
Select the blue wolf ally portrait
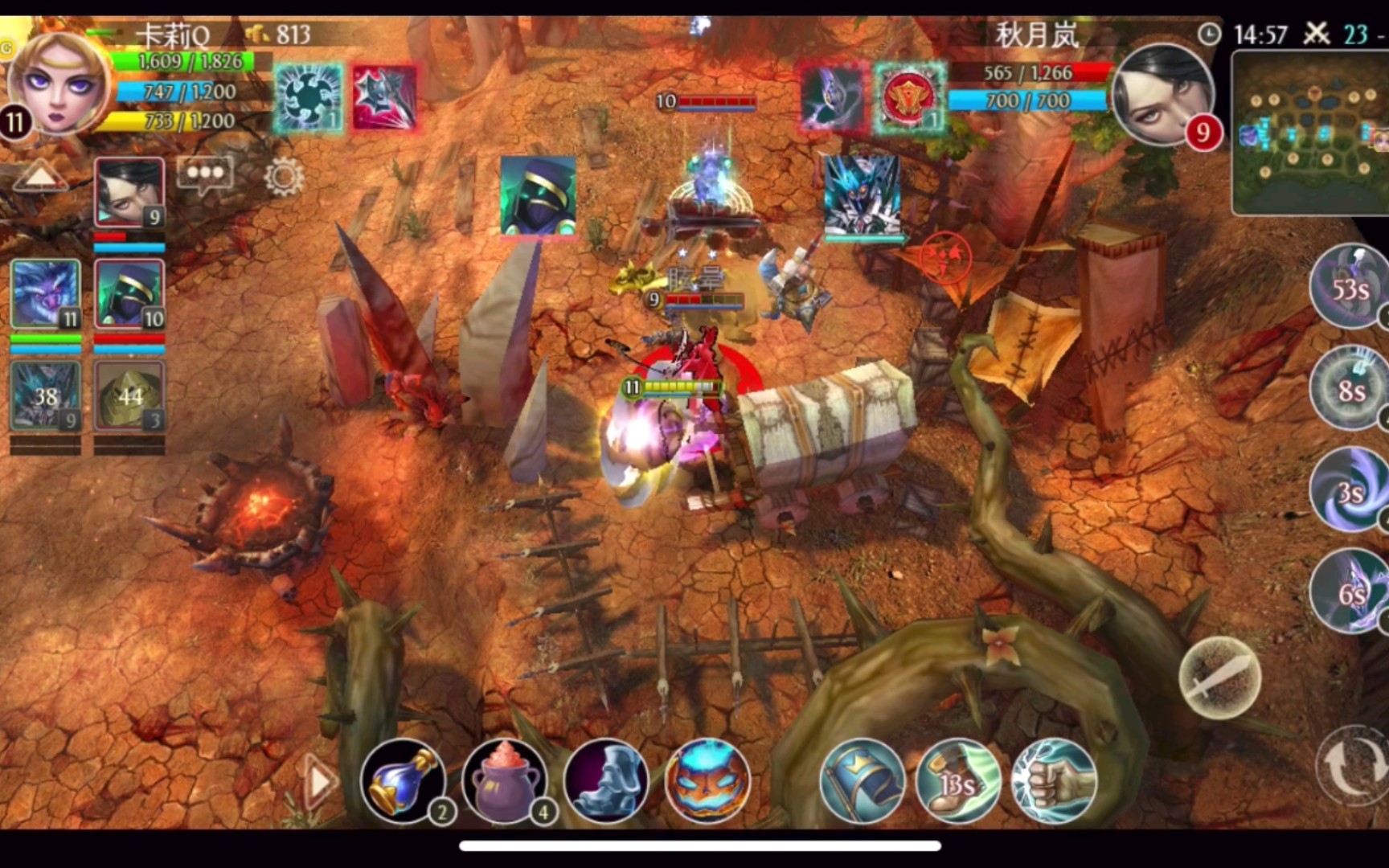tap(46, 295)
